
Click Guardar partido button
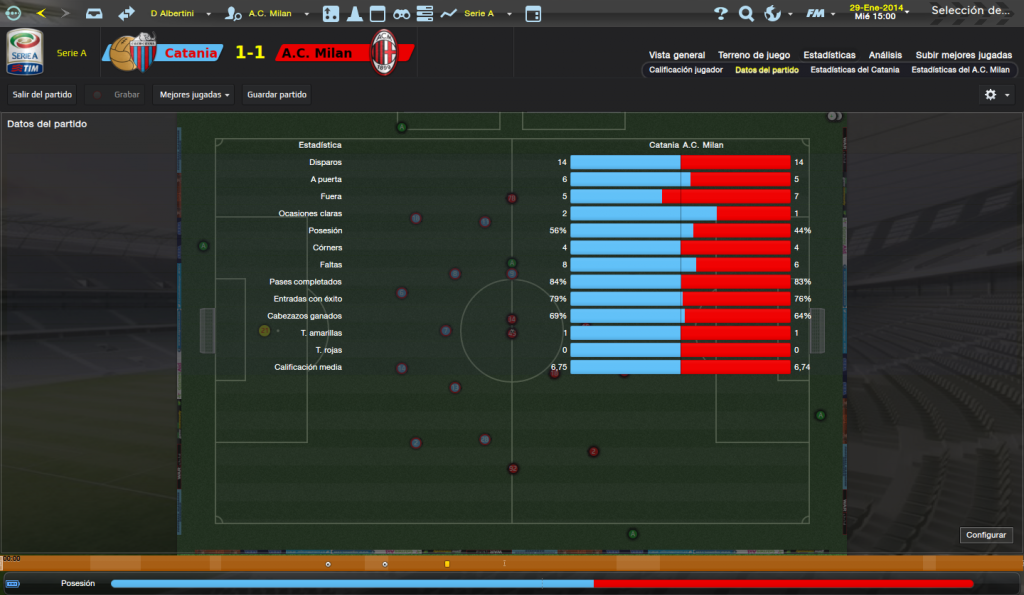[x=277, y=94]
